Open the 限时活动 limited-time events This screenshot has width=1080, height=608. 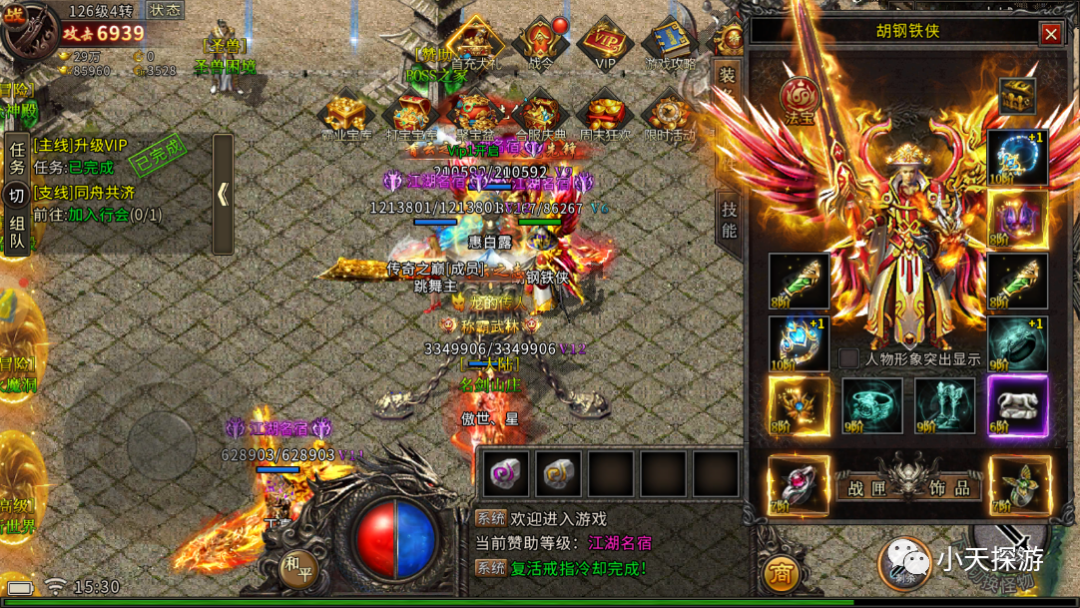[668, 114]
